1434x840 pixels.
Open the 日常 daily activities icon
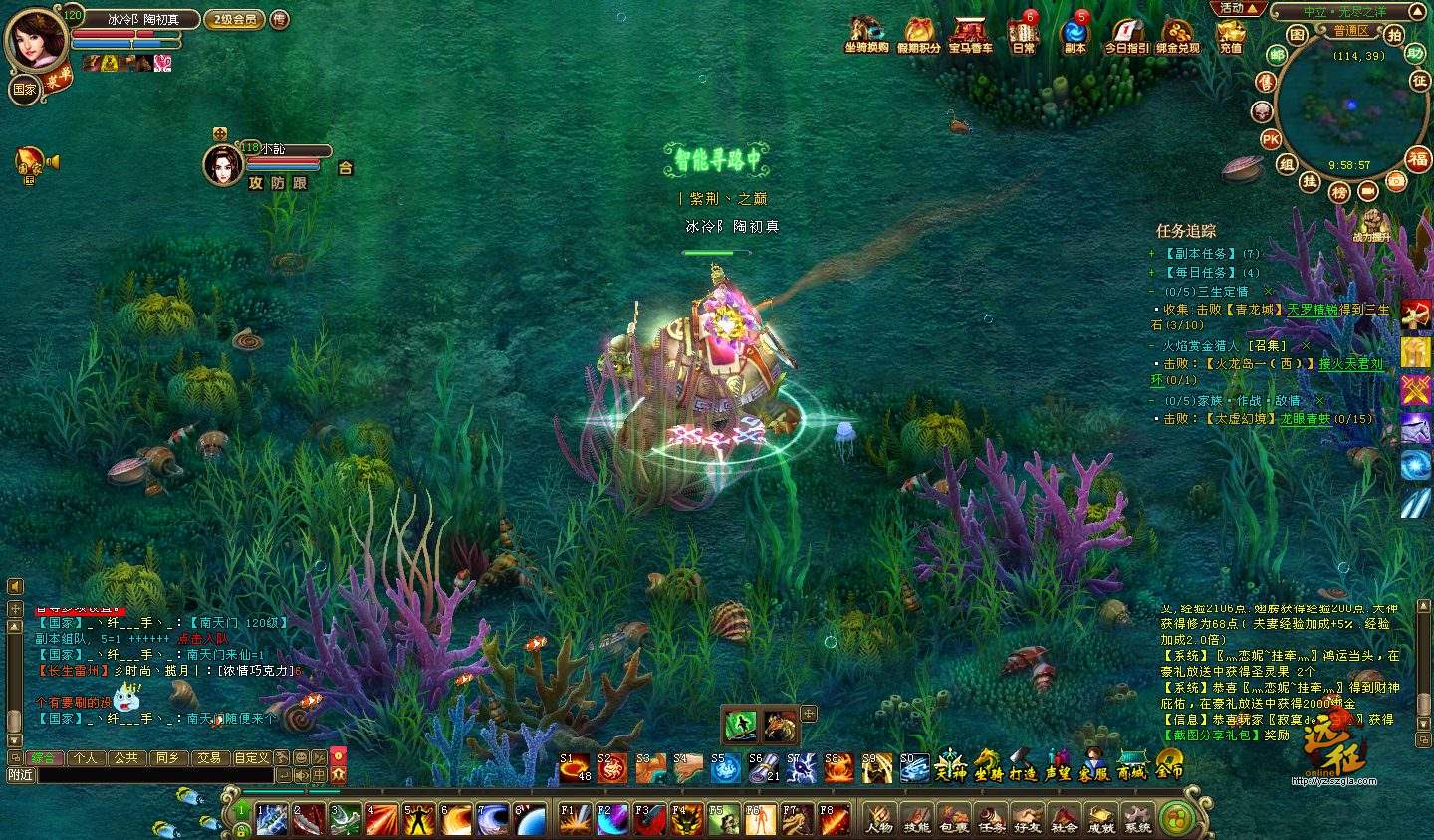[x=1023, y=34]
